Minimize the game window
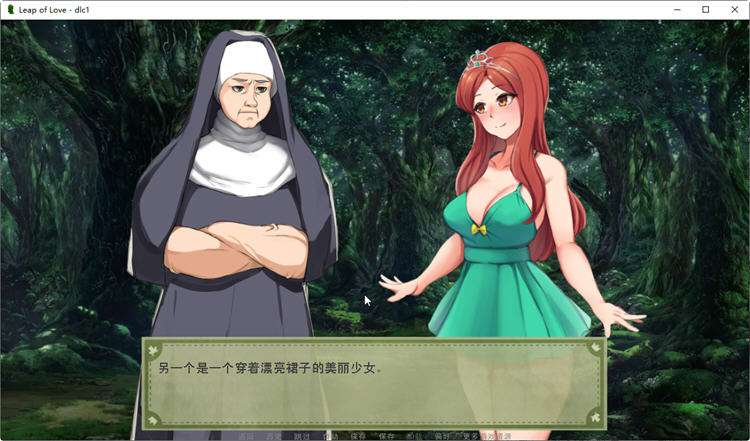Image resolution: width=750 pixels, height=441 pixels. (x=677, y=9)
